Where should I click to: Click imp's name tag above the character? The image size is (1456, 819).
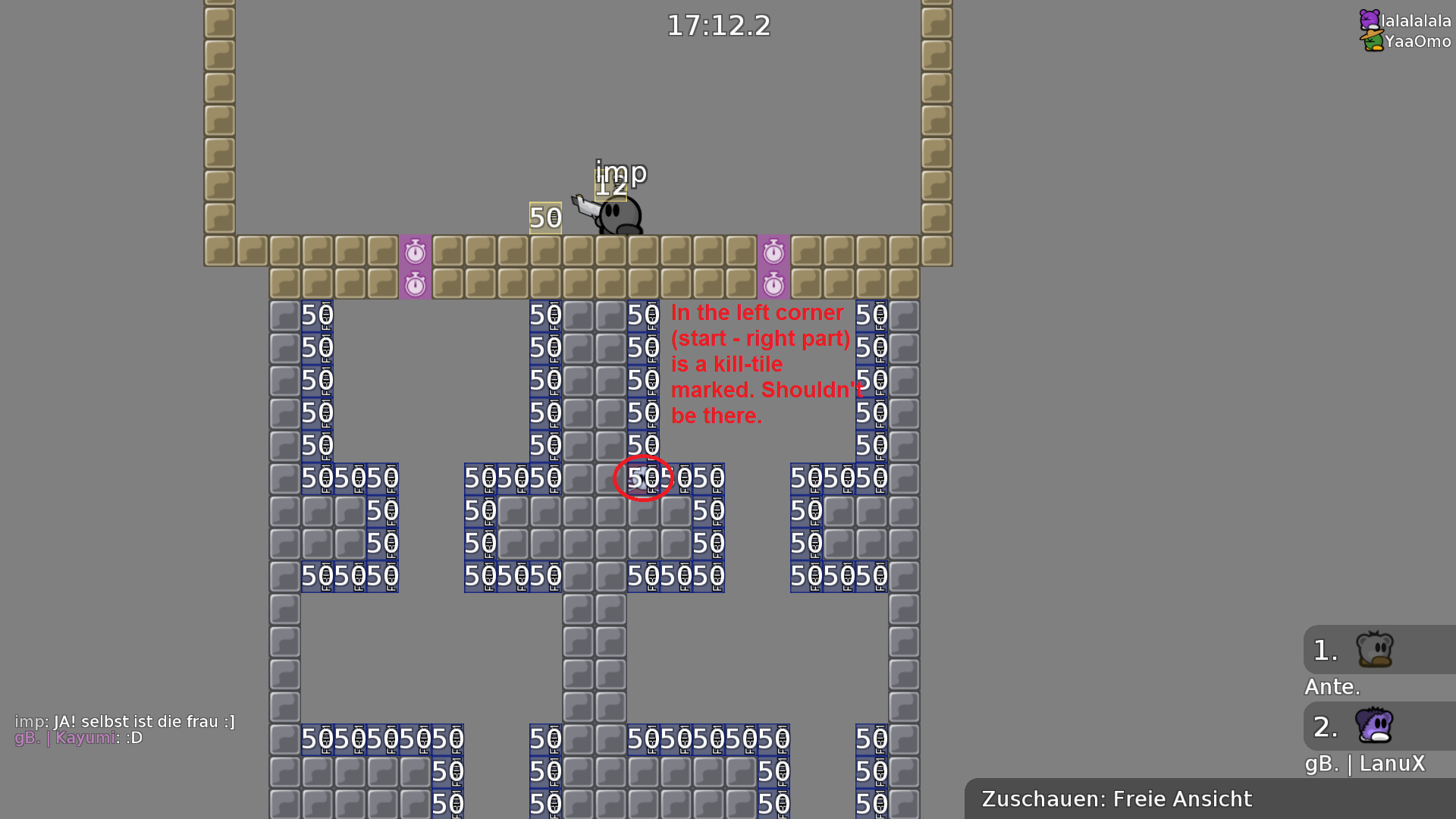[x=620, y=173]
